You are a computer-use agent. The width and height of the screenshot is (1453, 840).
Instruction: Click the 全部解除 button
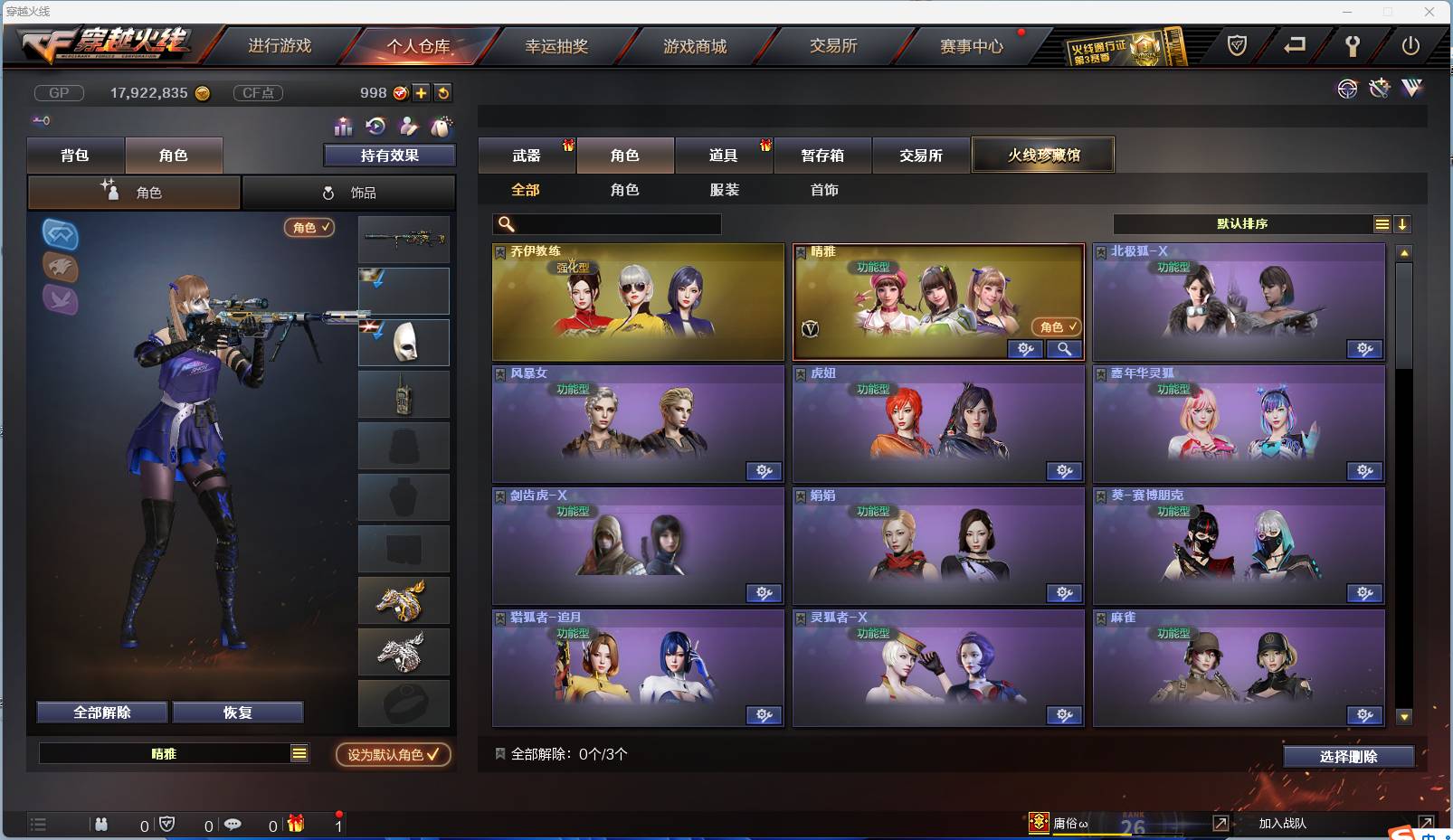pos(101,712)
